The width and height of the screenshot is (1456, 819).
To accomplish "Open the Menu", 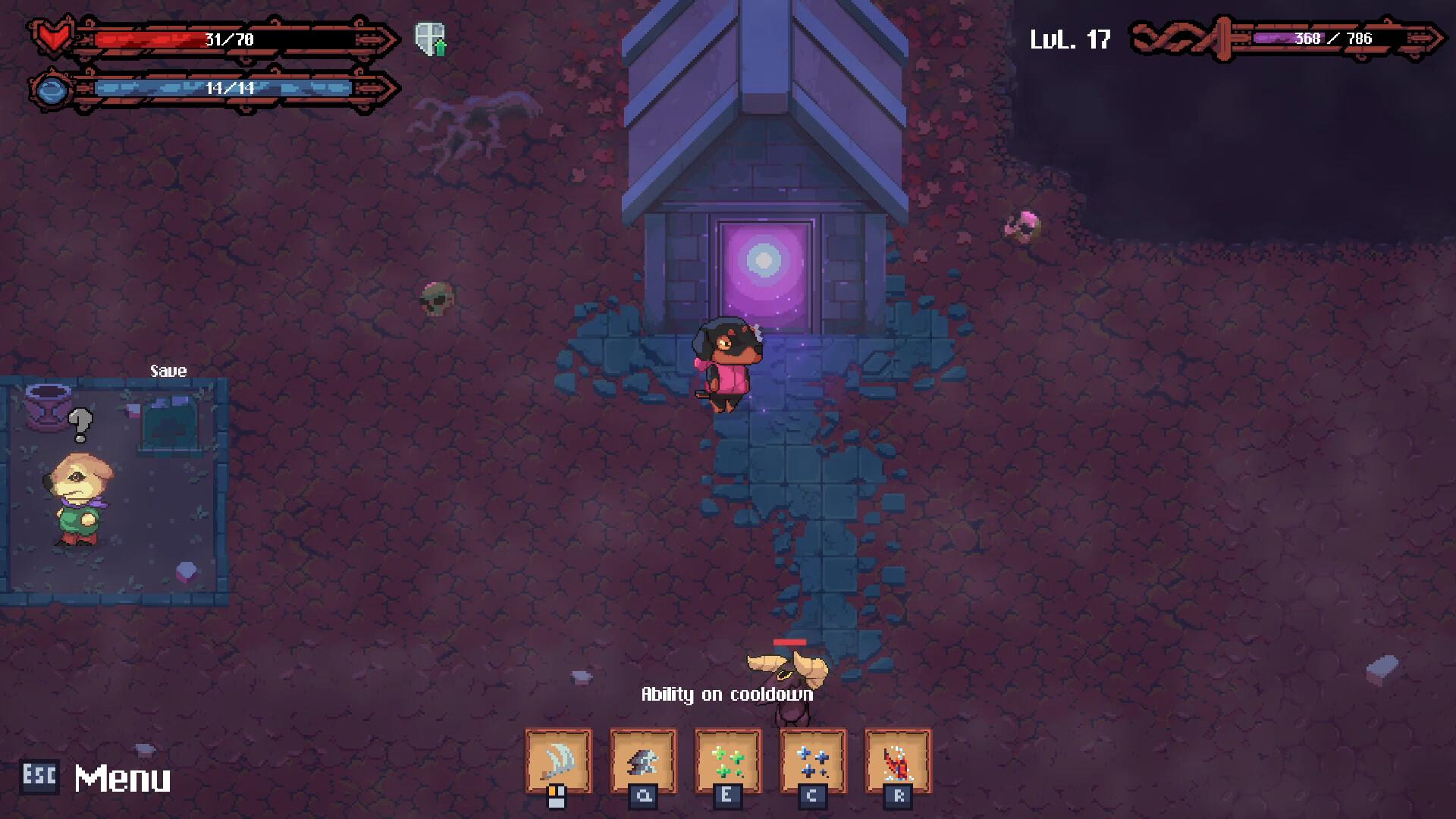I will [124, 777].
